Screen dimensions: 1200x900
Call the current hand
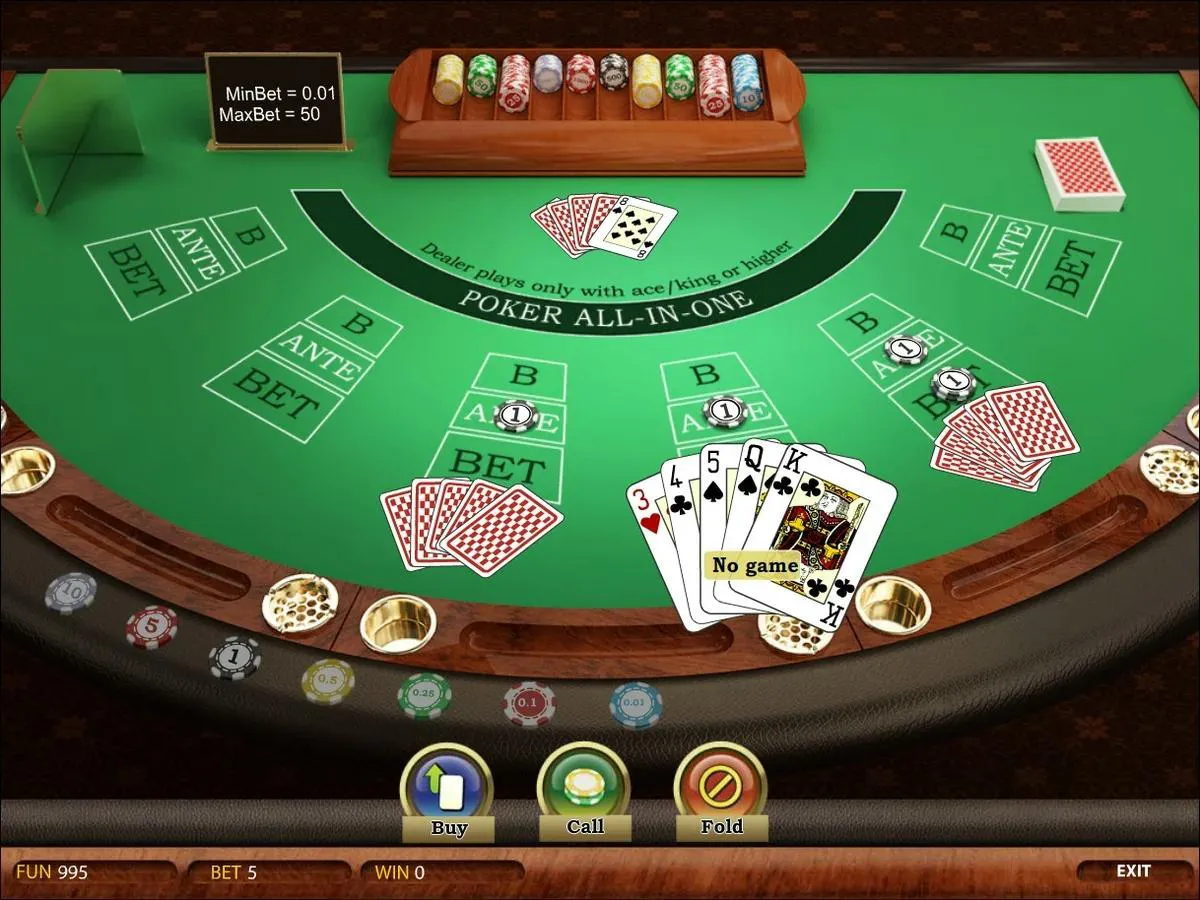584,790
